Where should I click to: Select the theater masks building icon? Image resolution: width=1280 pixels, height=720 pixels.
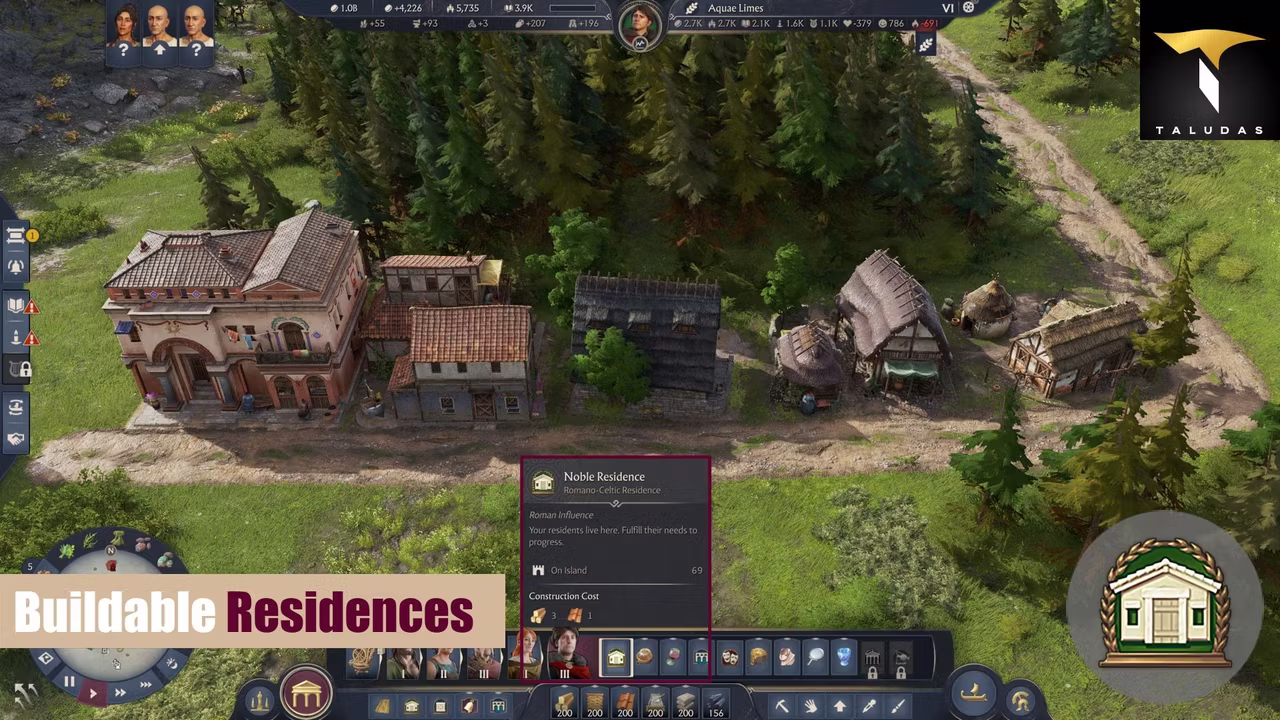[x=730, y=657]
